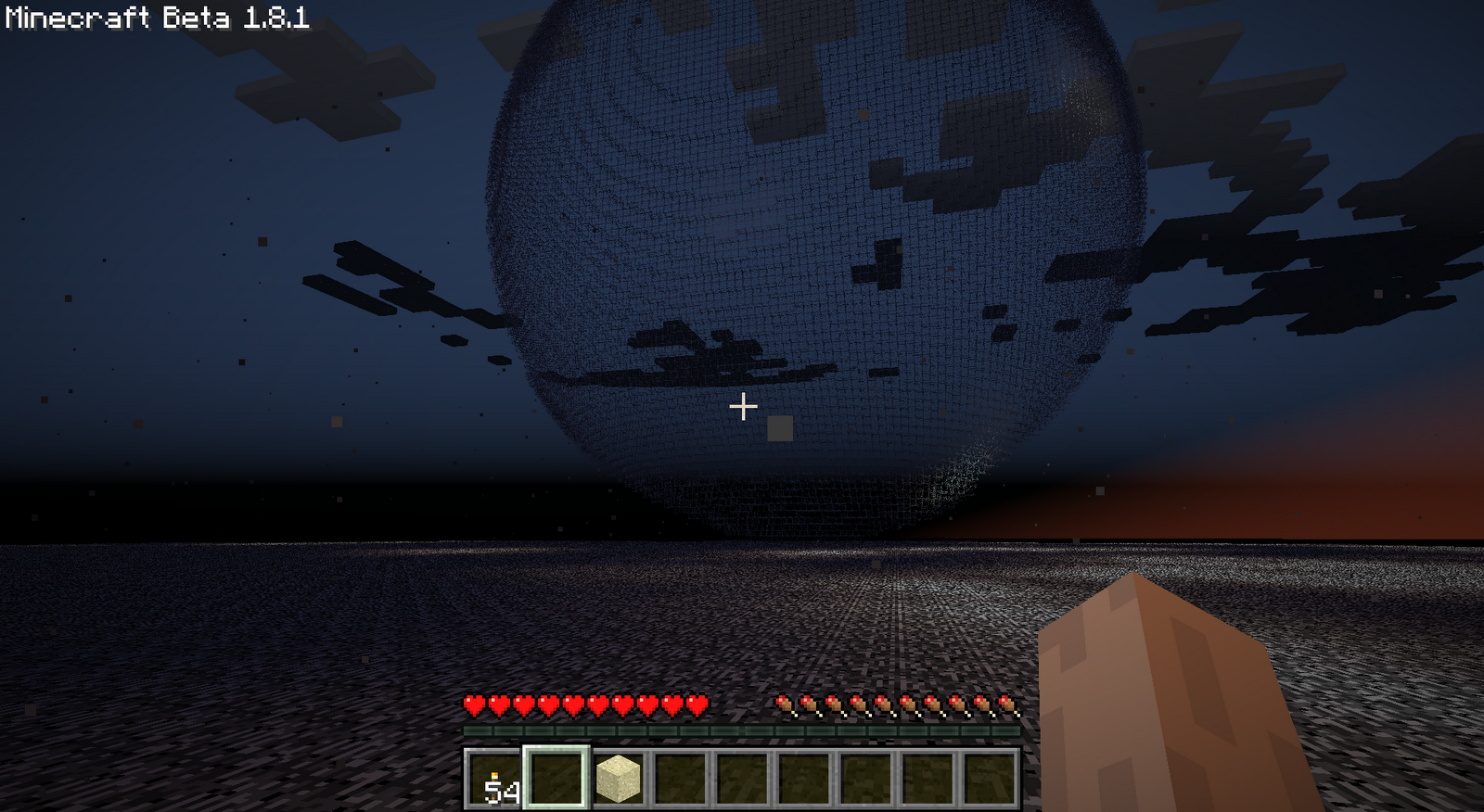Click the first drumstick in the hunger bar

[x=785, y=706]
